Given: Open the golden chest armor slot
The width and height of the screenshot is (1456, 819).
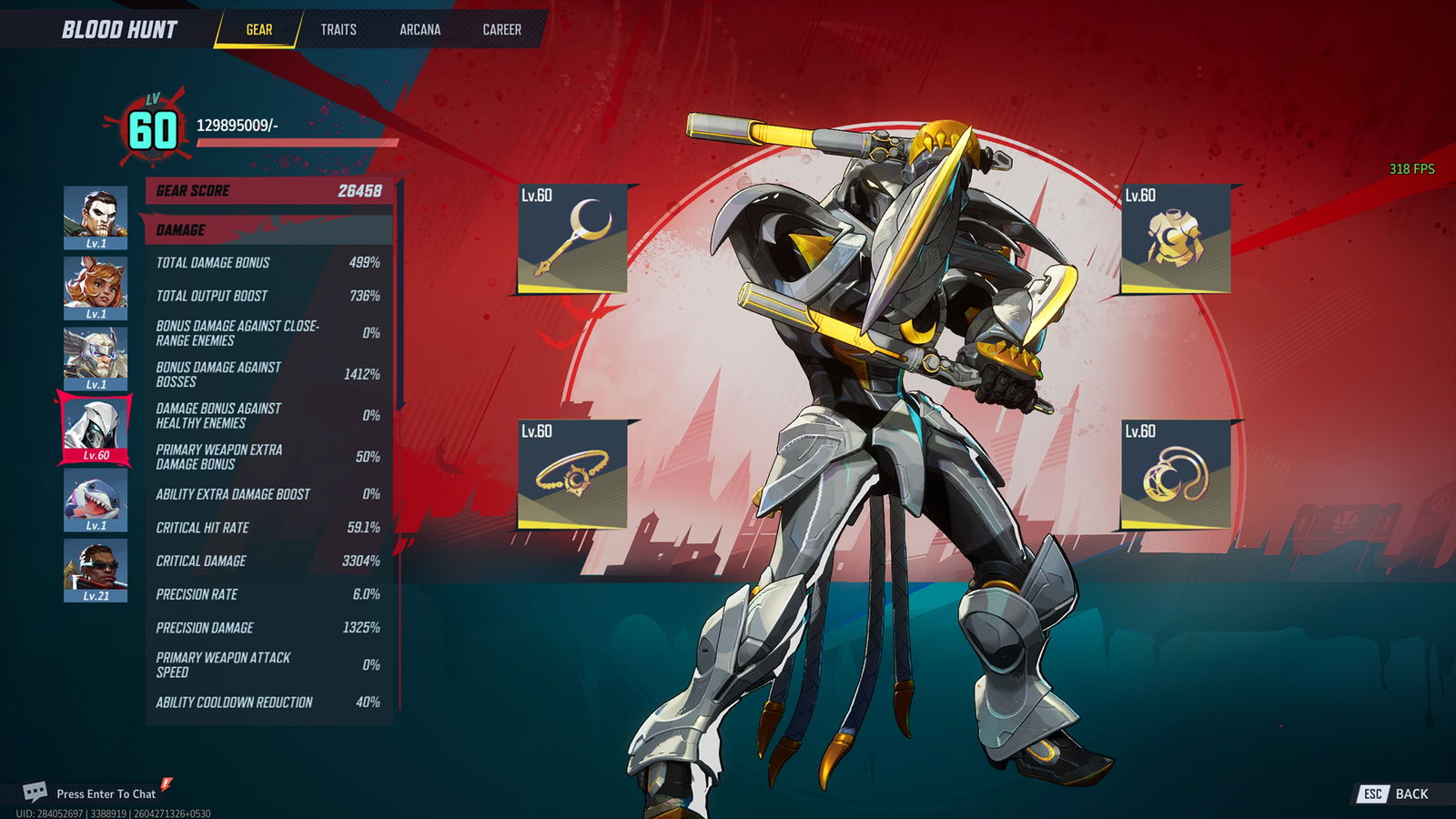Looking at the screenshot, I should (x=1175, y=238).
